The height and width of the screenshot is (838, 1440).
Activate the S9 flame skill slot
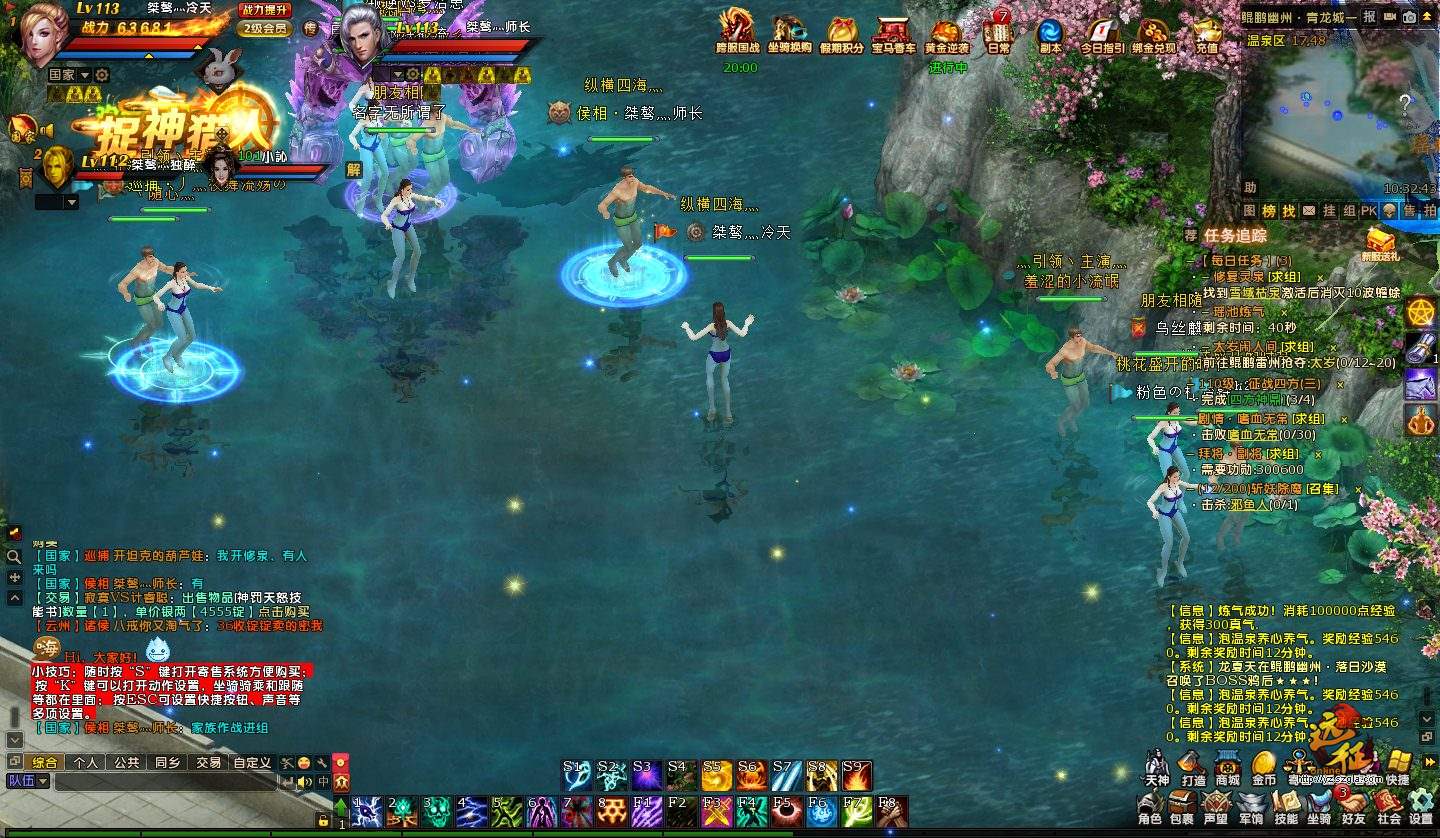click(x=857, y=776)
